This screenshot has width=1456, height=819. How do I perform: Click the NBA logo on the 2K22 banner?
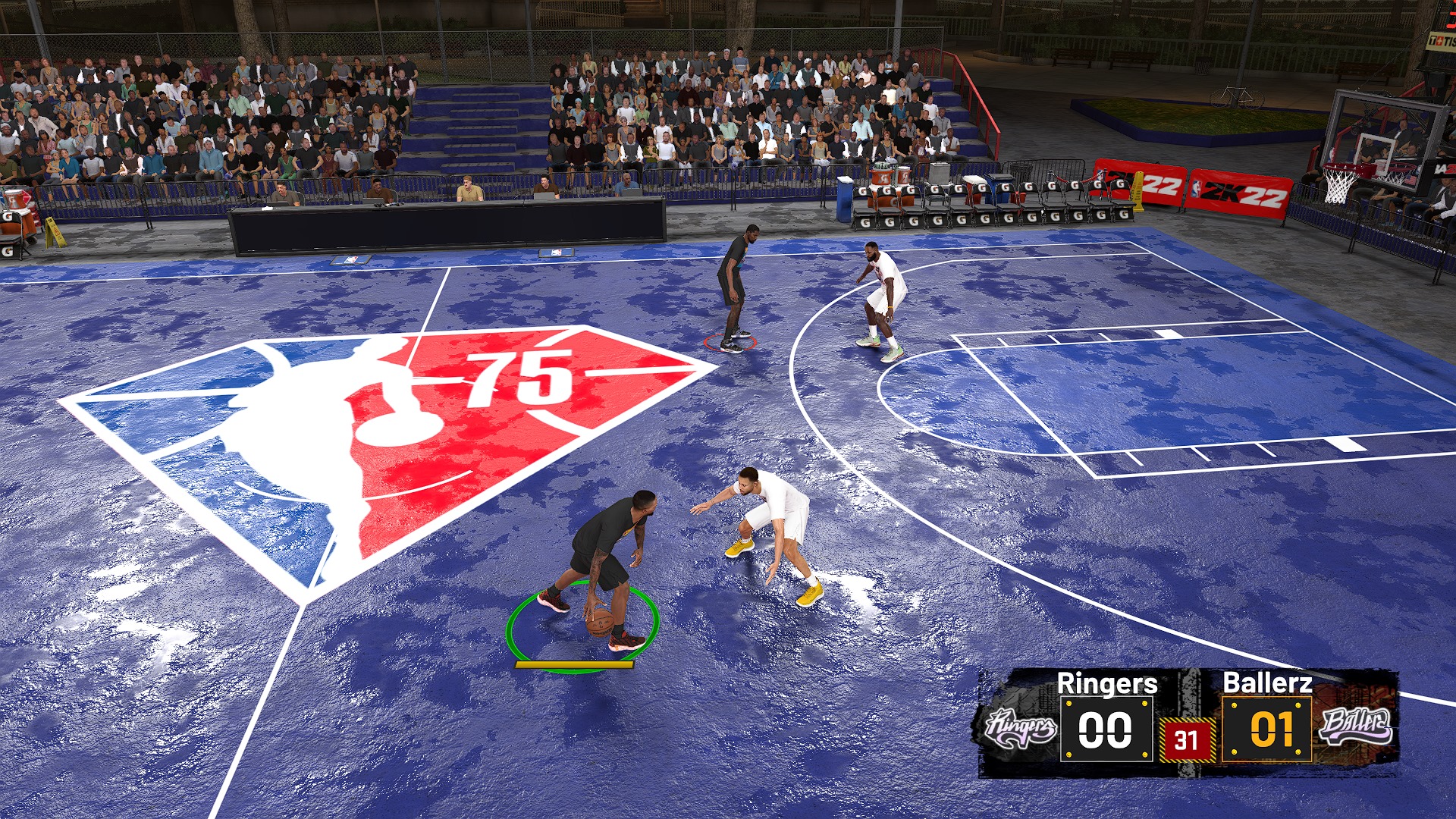click(x=1195, y=187)
